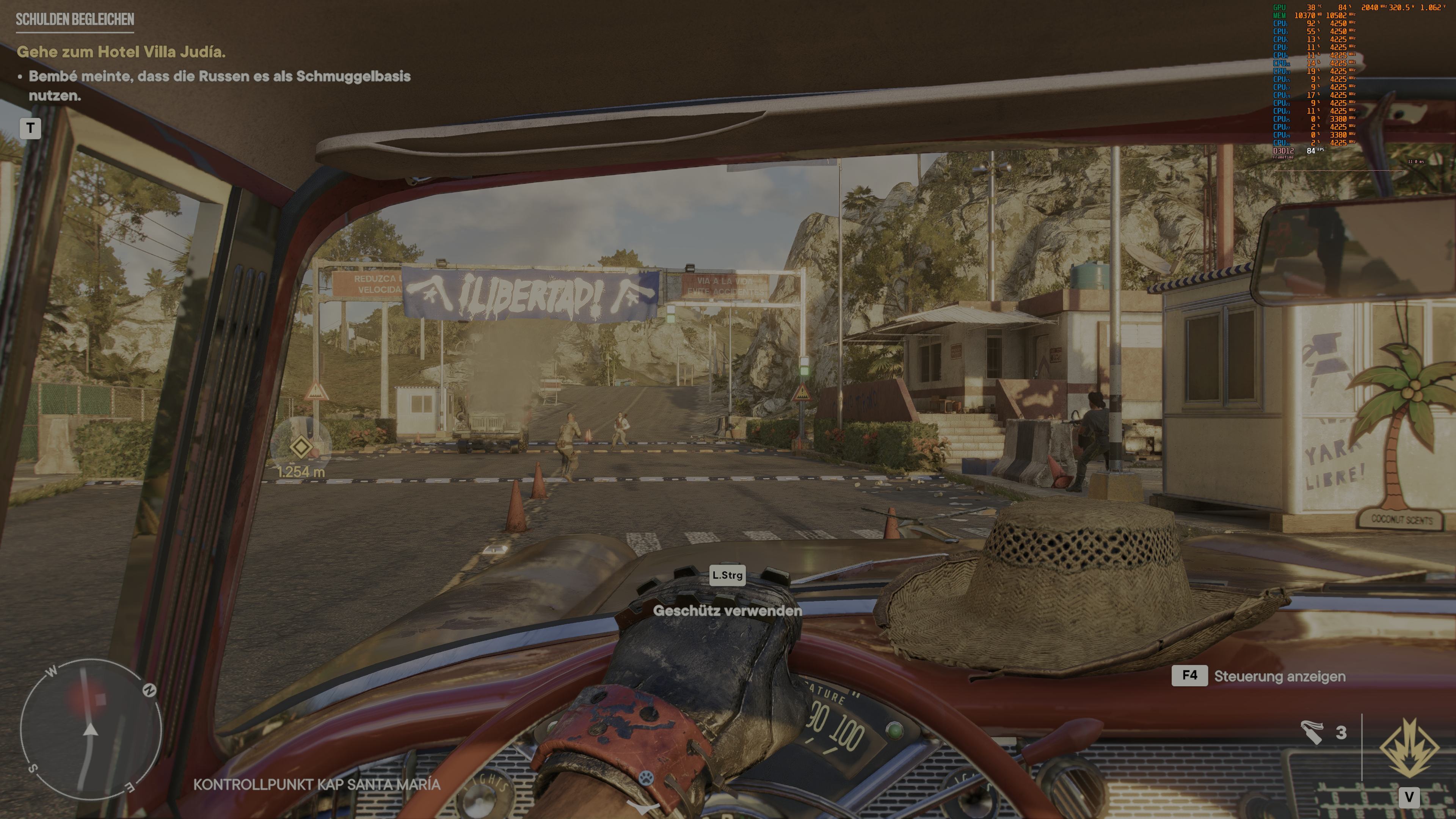The image size is (1456, 819).
Task: Activate the Supremo ability icon
Action: (x=1409, y=747)
